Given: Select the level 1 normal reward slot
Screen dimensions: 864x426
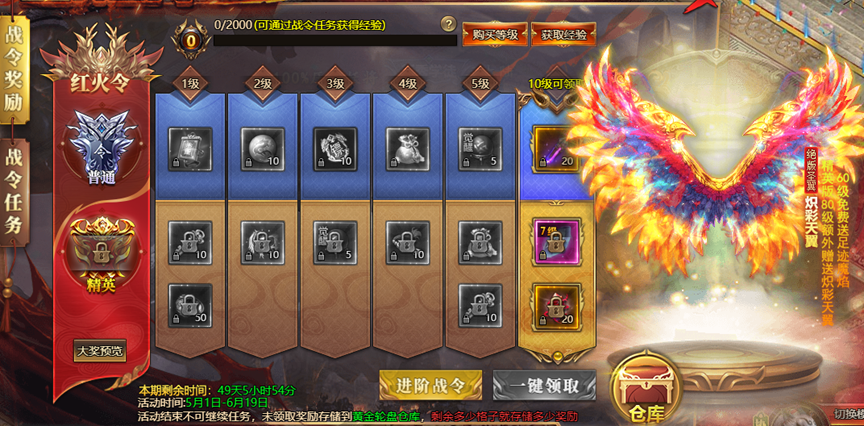Looking at the screenshot, I should click(189, 145).
